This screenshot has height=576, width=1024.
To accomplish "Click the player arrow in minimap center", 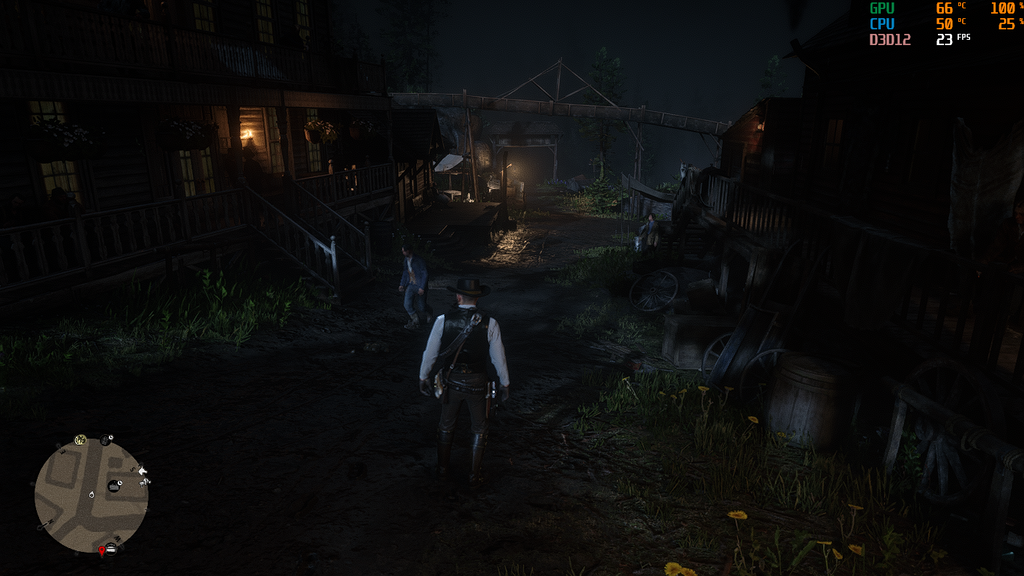I will 91,494.
